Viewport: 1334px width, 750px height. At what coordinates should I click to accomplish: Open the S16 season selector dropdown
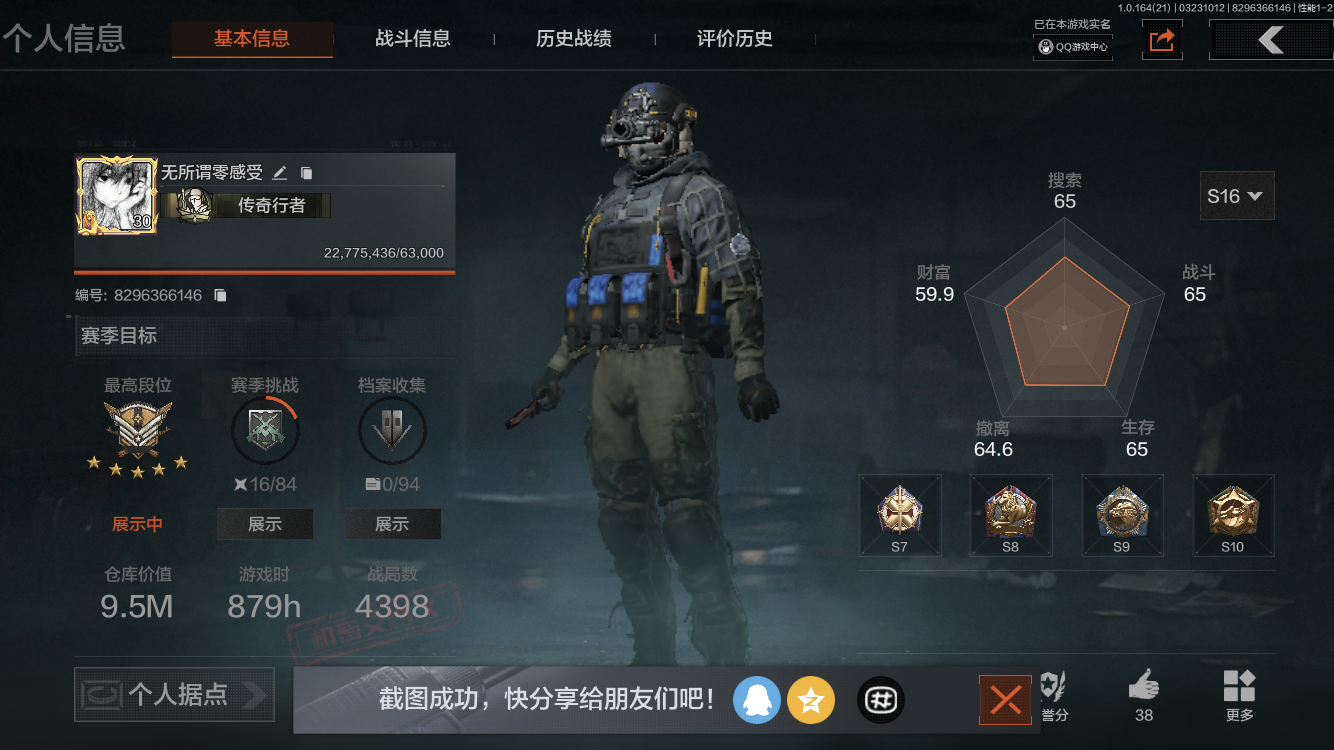point(1236,195)
